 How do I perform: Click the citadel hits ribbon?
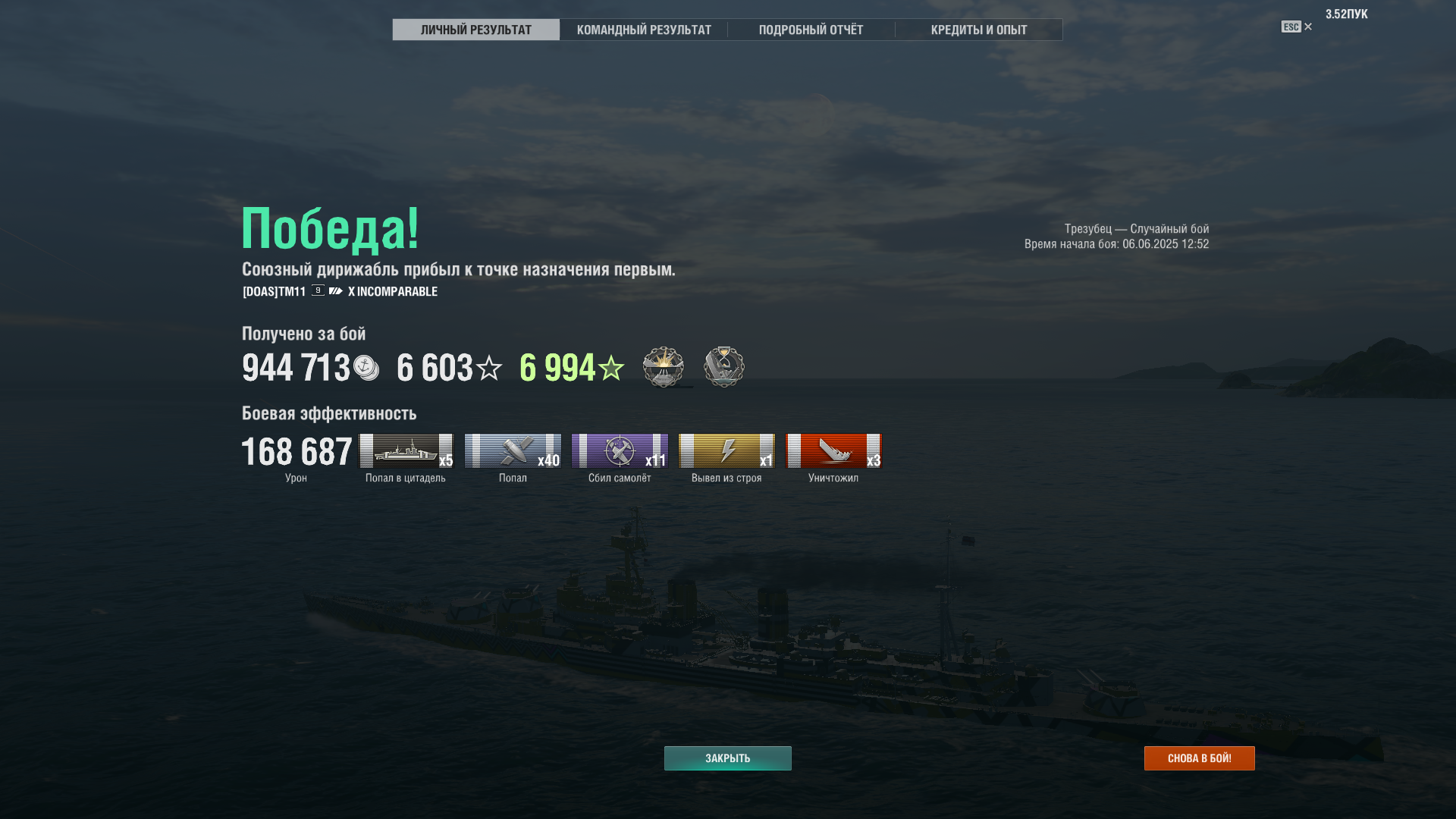[406, 451]
